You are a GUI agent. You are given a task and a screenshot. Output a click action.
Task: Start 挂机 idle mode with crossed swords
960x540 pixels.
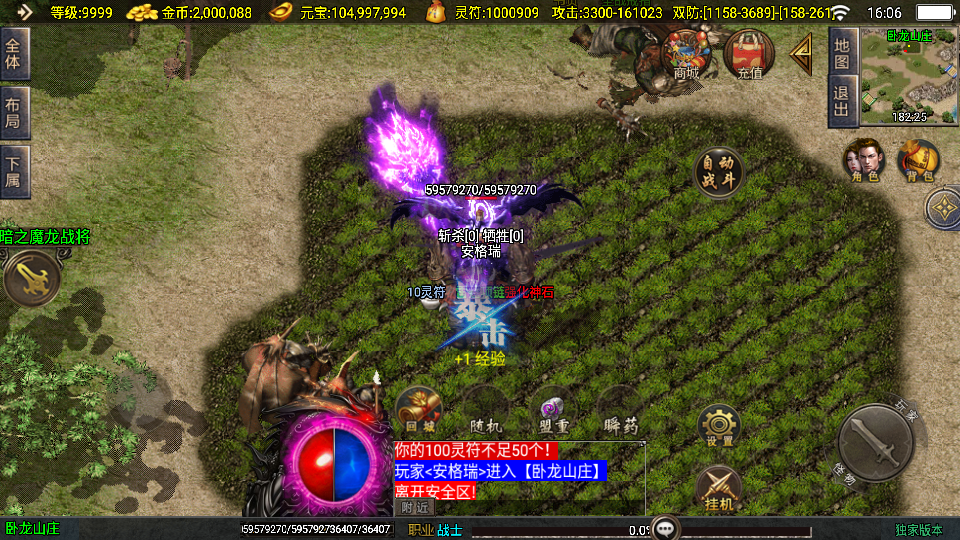(718, 489)
